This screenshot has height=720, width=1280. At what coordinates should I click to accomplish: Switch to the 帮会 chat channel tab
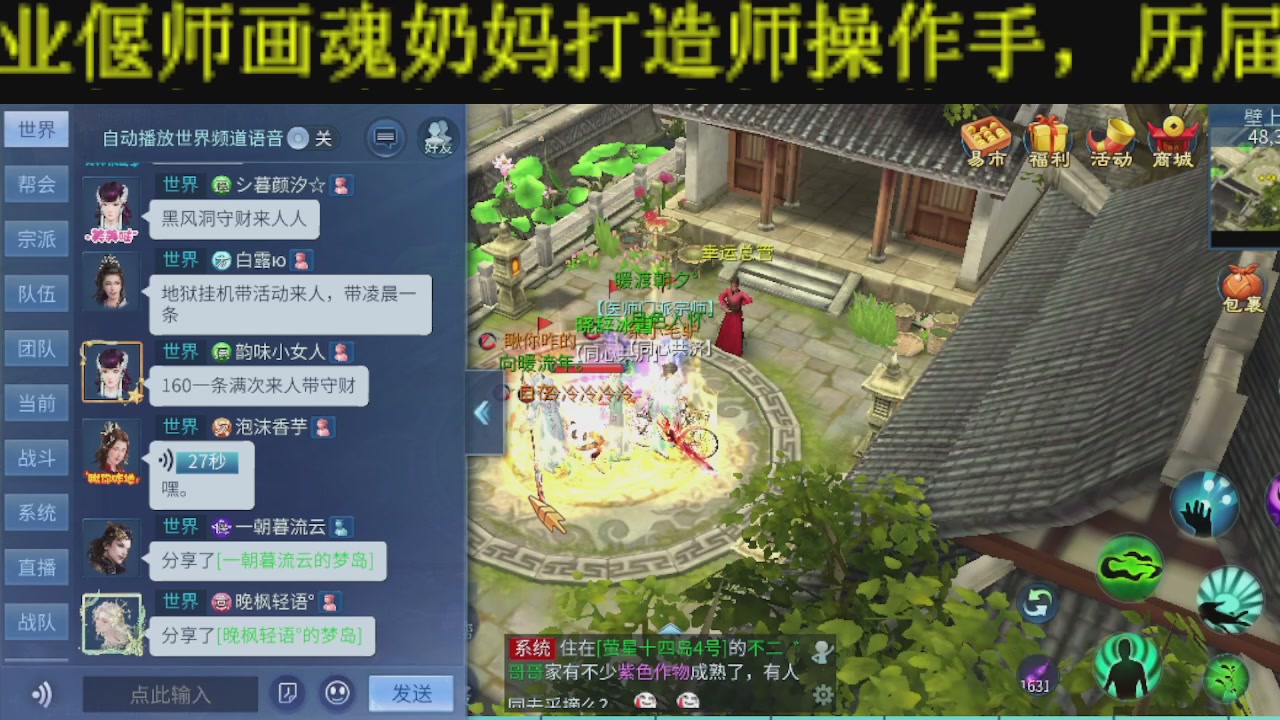pos(36,184)
